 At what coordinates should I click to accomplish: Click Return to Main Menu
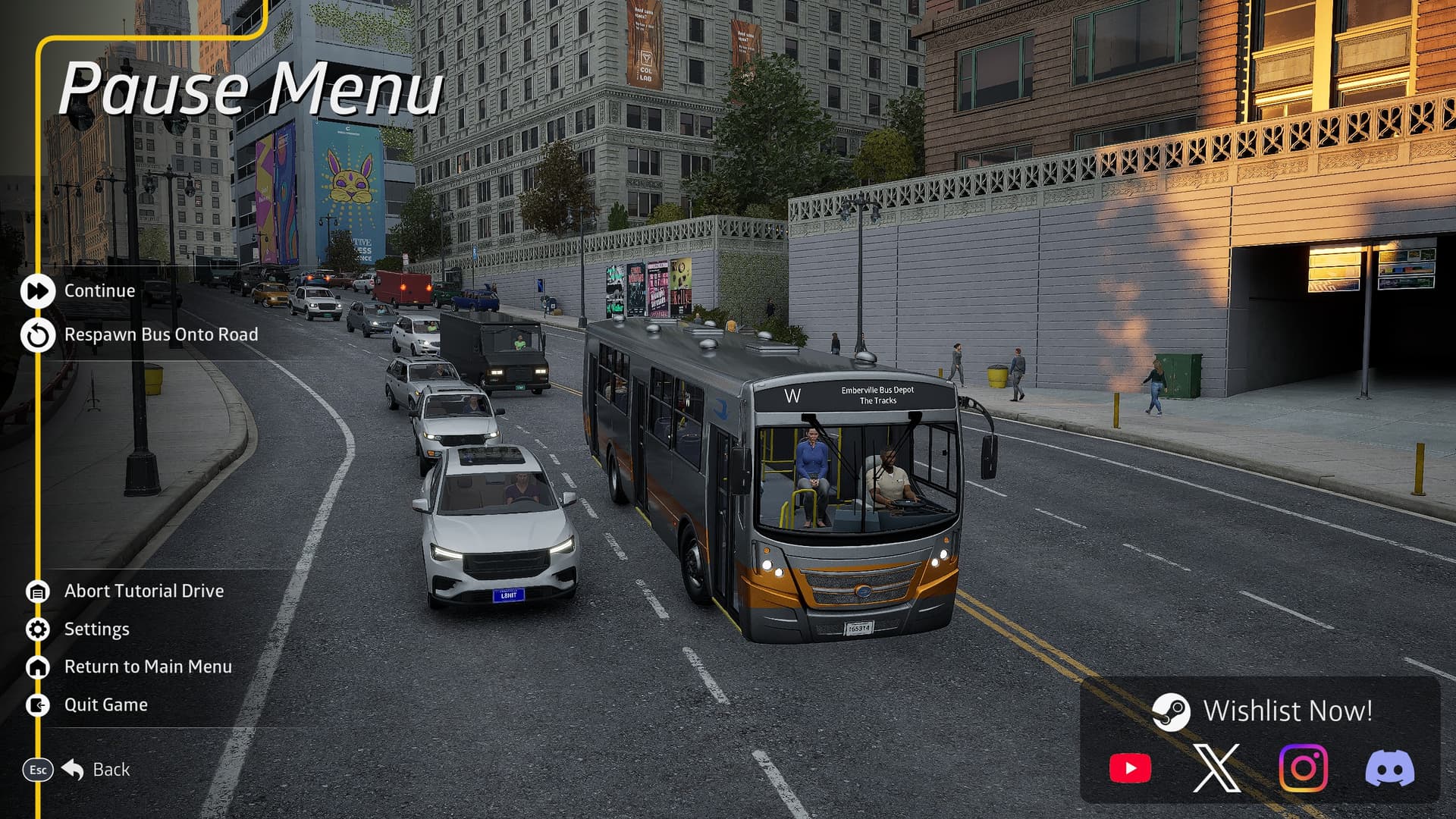click(147, 667)
